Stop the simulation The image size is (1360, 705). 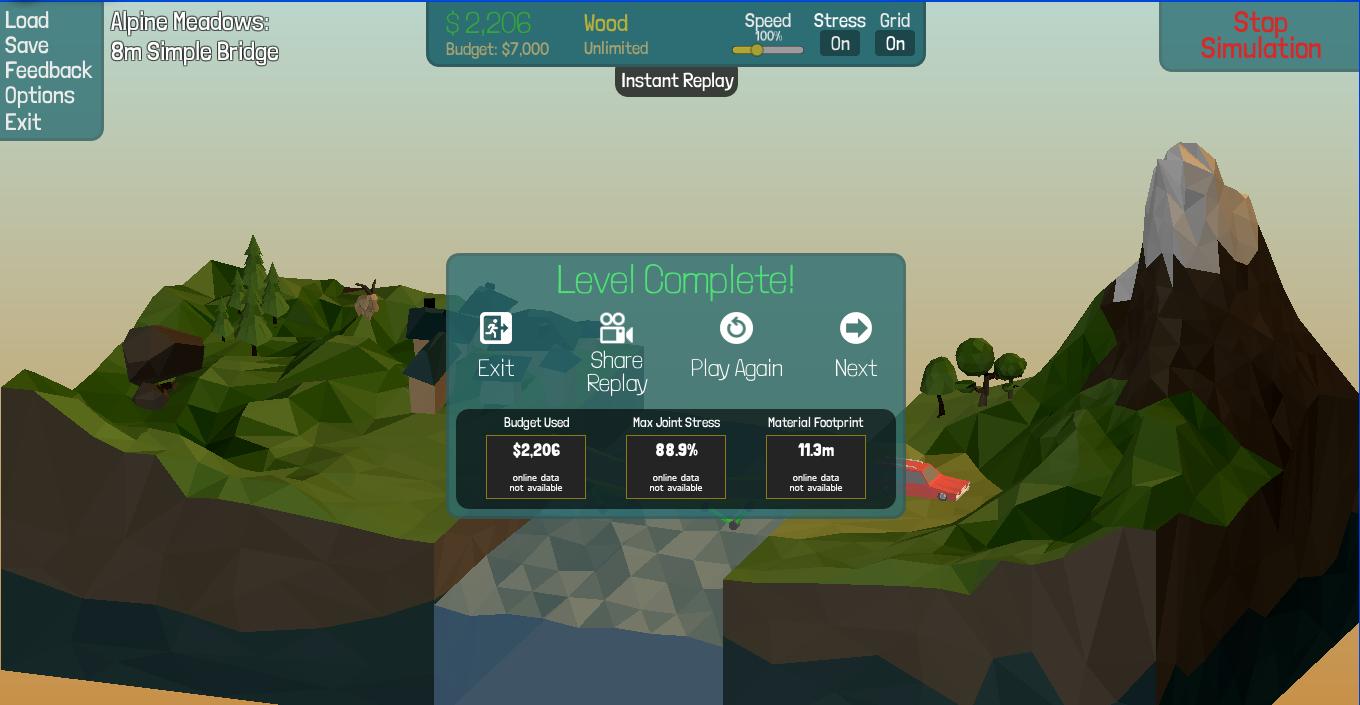(1260, 36)
